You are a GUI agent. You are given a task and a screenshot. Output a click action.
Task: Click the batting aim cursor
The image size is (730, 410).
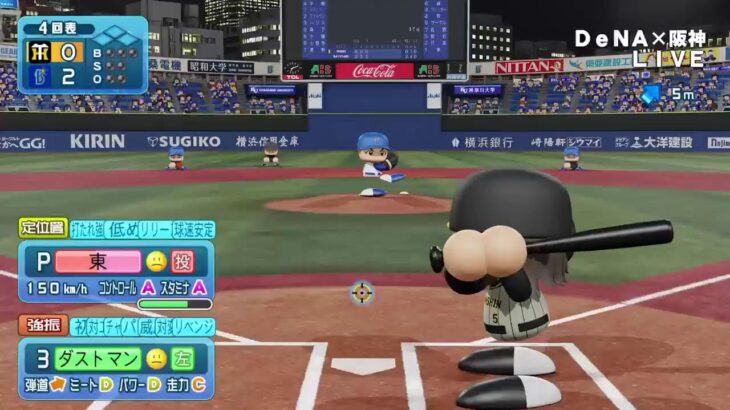362,293
